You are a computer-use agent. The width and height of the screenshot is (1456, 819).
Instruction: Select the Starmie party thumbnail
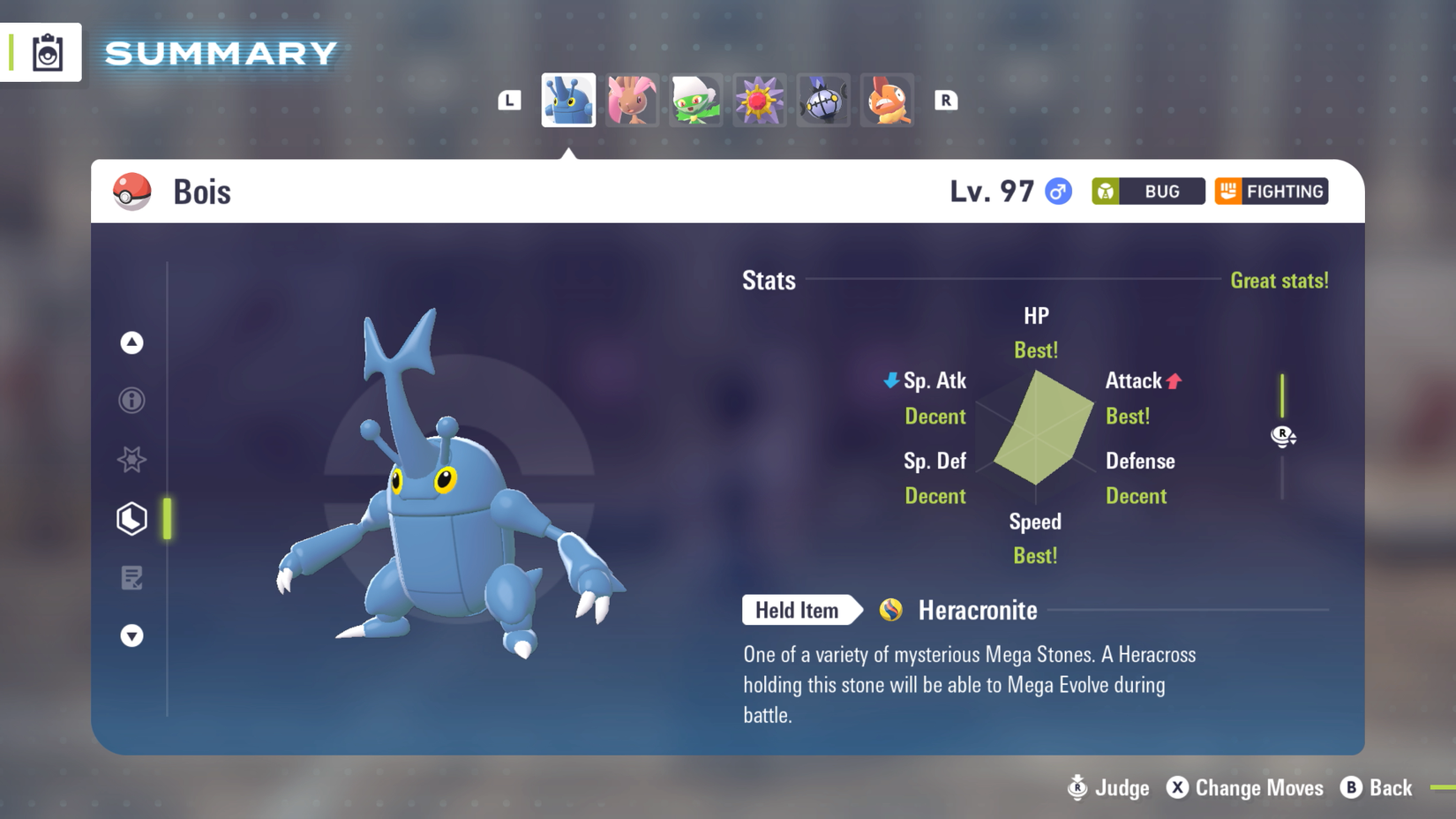759,100
